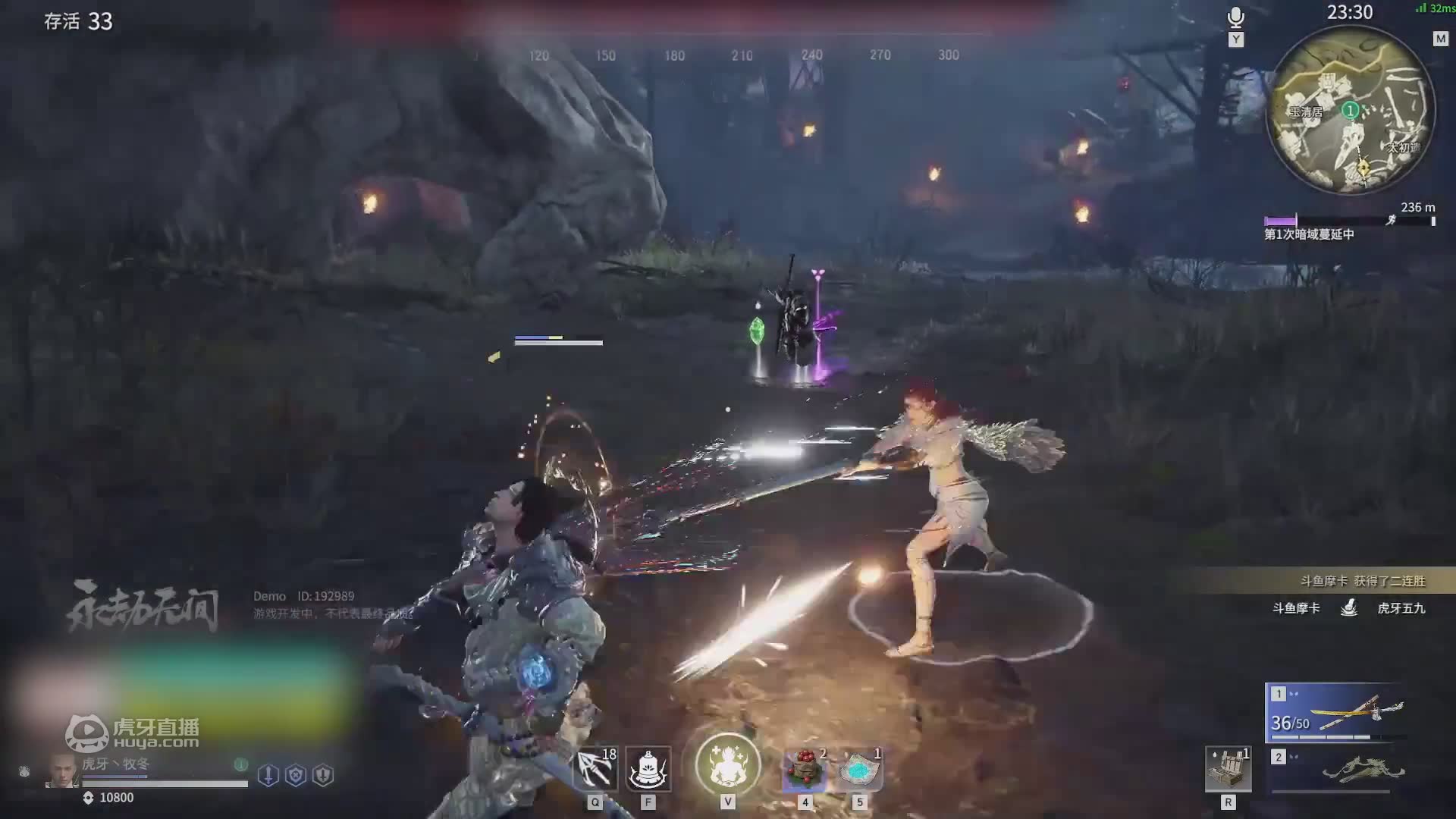Image resolution: width=1456 pixels, height=819 pixels.
Task: Click the player portrait avatar
Action: pos(62,771)
